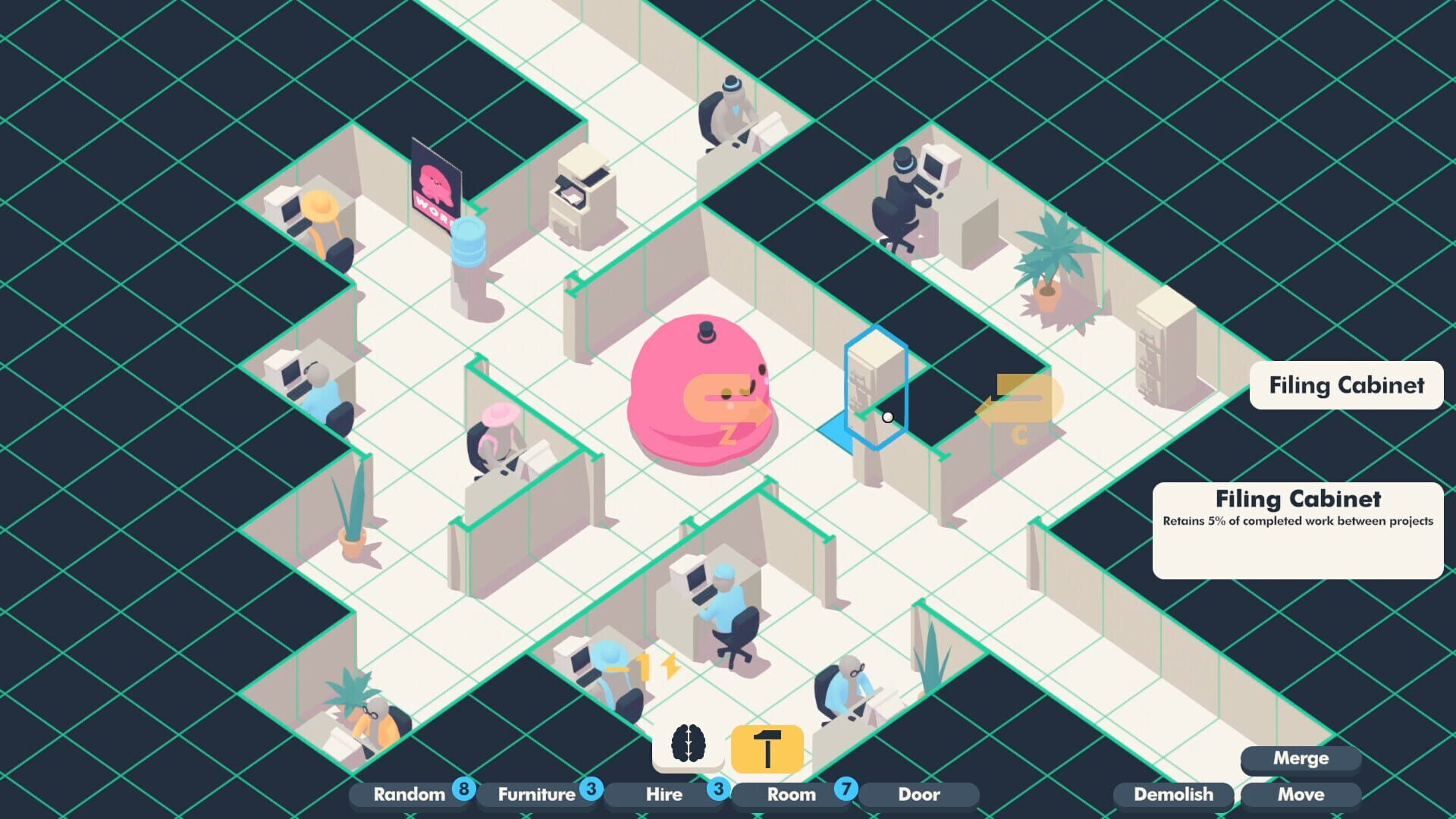1456x819 pixels.
Task: Click the Random counter badge showing 8
Action: (463, 789)
